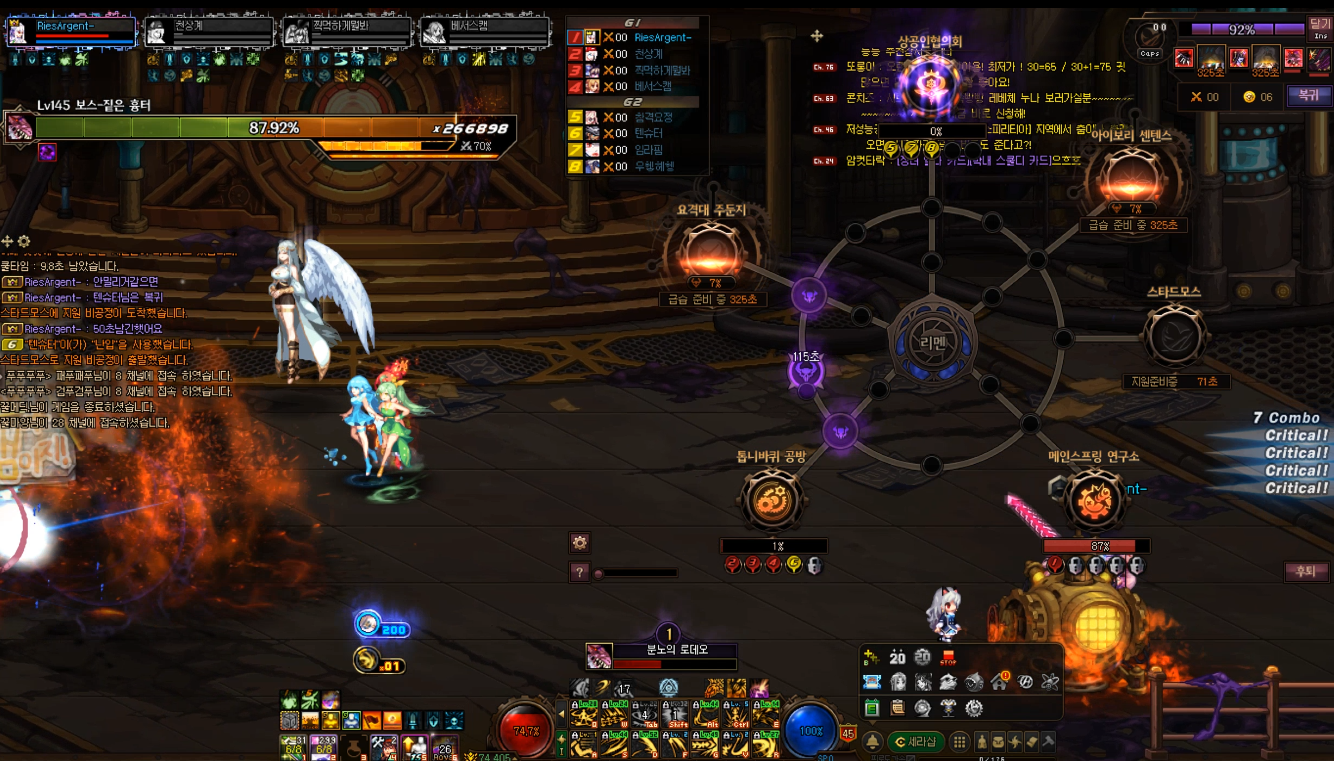Select party member RiesArgent- portrait frame

(x=71, y=32)
